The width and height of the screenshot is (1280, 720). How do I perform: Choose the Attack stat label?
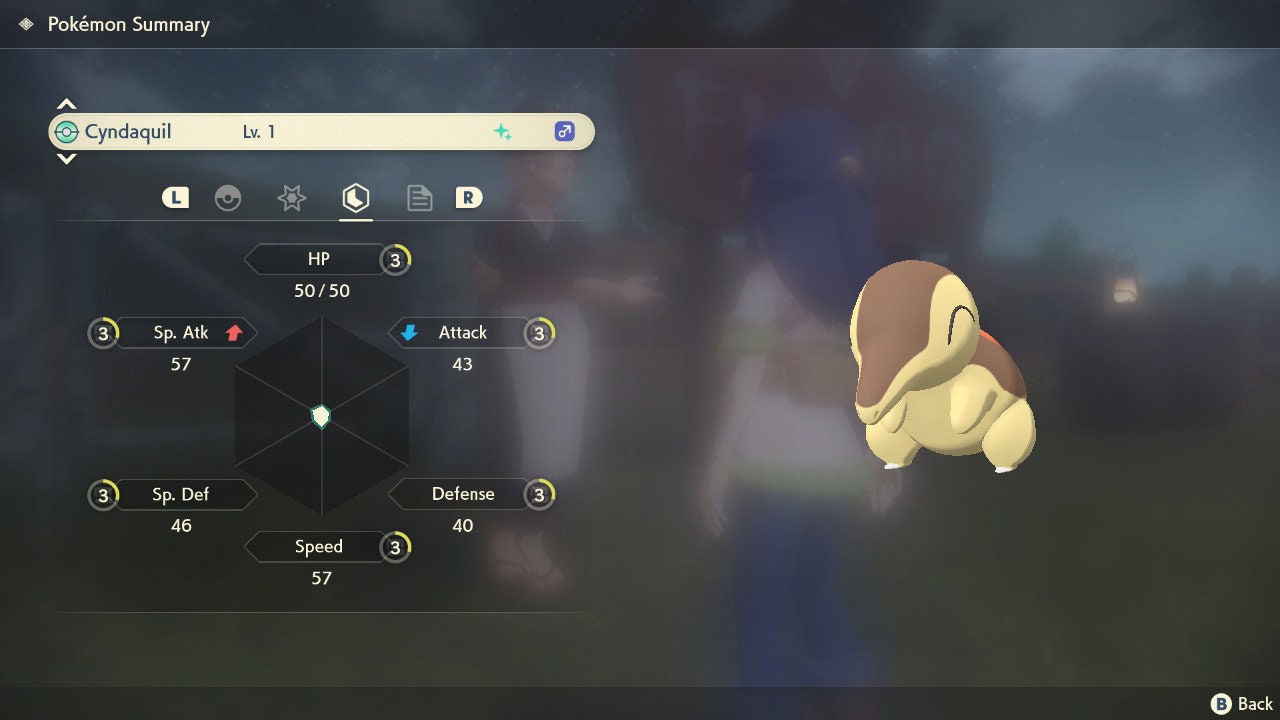point(462,333)
